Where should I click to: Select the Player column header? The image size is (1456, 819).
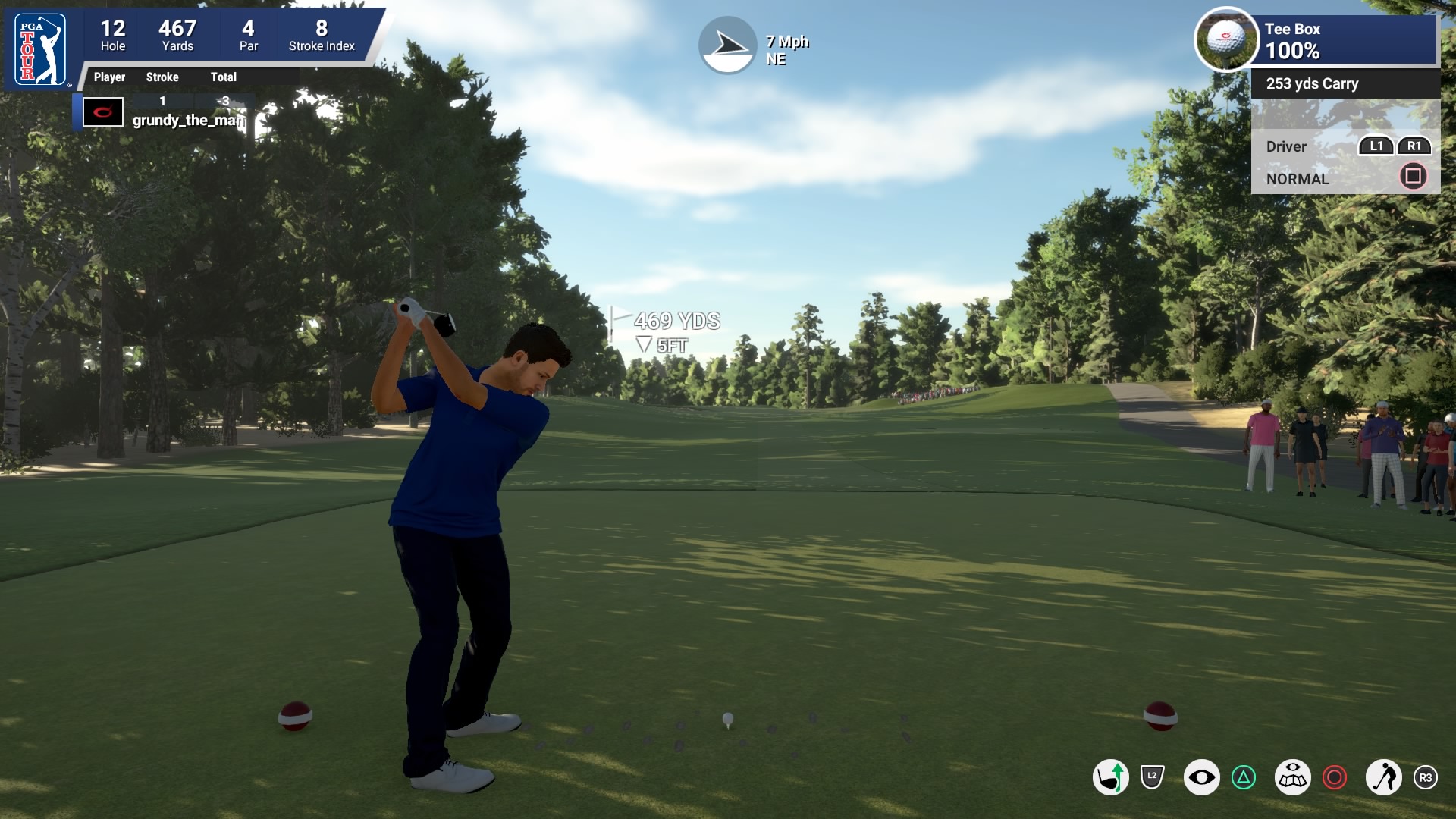109,77
